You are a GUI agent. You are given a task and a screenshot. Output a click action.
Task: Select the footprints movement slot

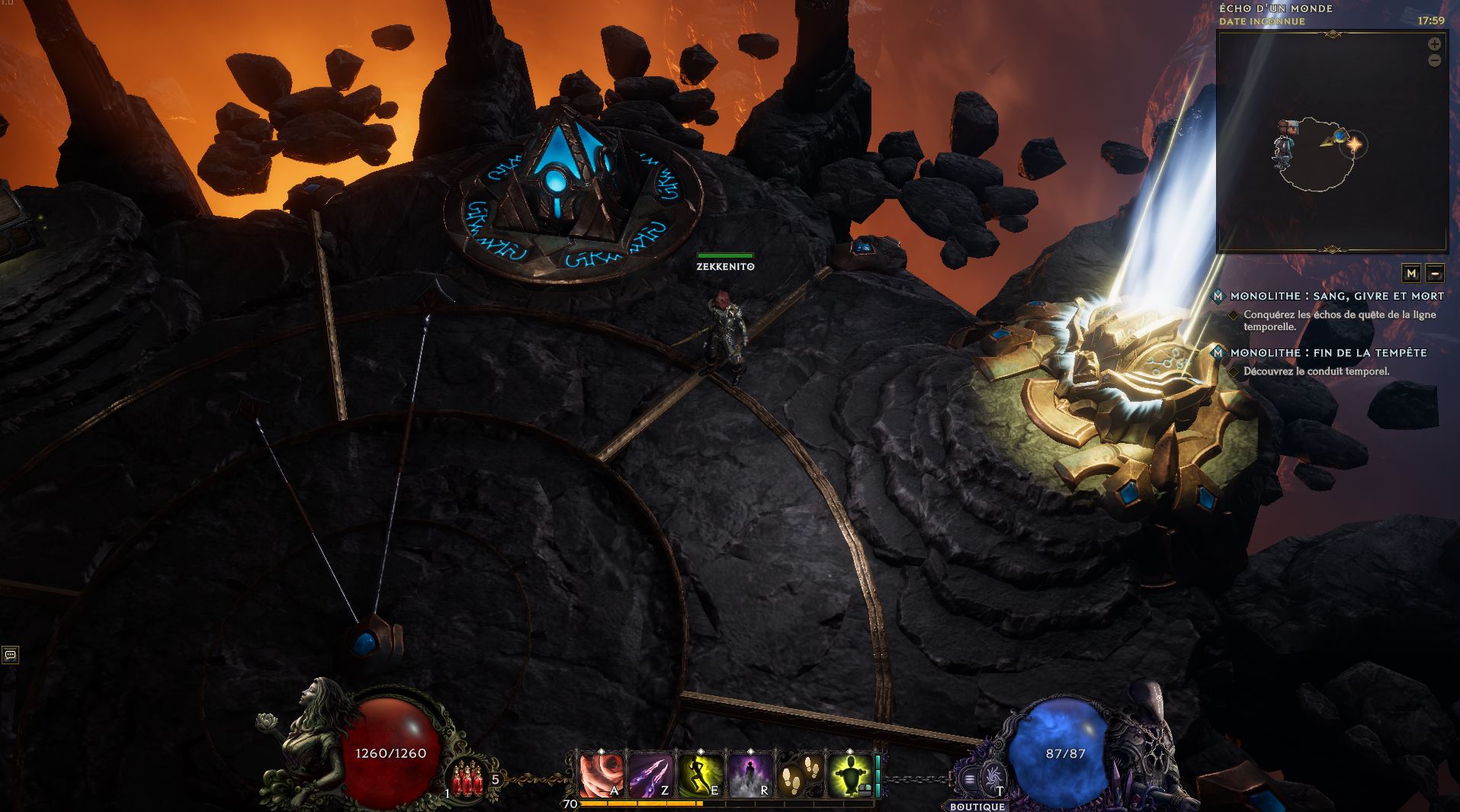(799, 776)
